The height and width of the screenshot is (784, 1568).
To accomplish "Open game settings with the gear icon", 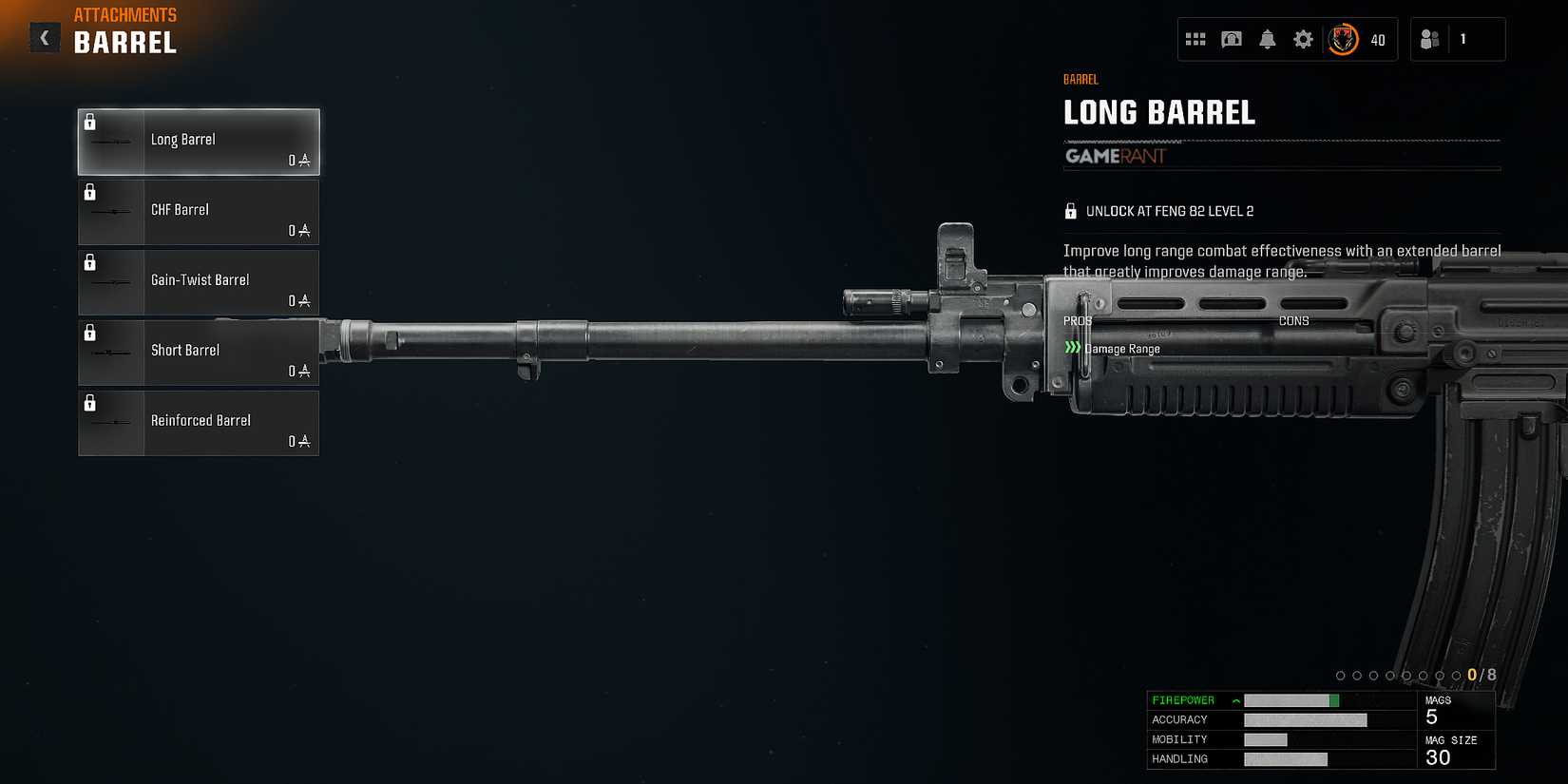I will point(1302,39).
